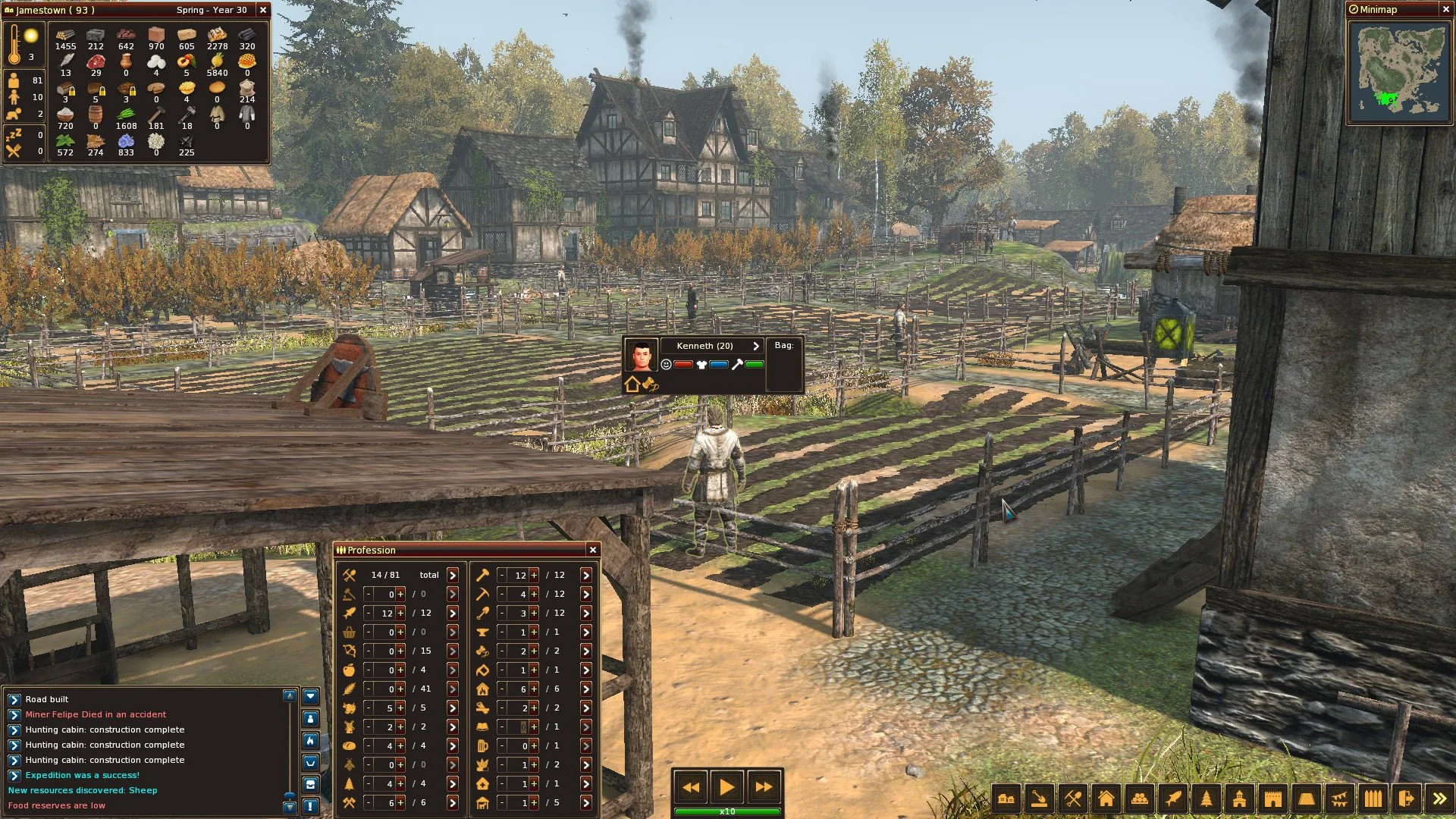Viewport: 1456px width, 819px height.
Task: Click the x10 game speed bar
Action: tap(727, 811)
